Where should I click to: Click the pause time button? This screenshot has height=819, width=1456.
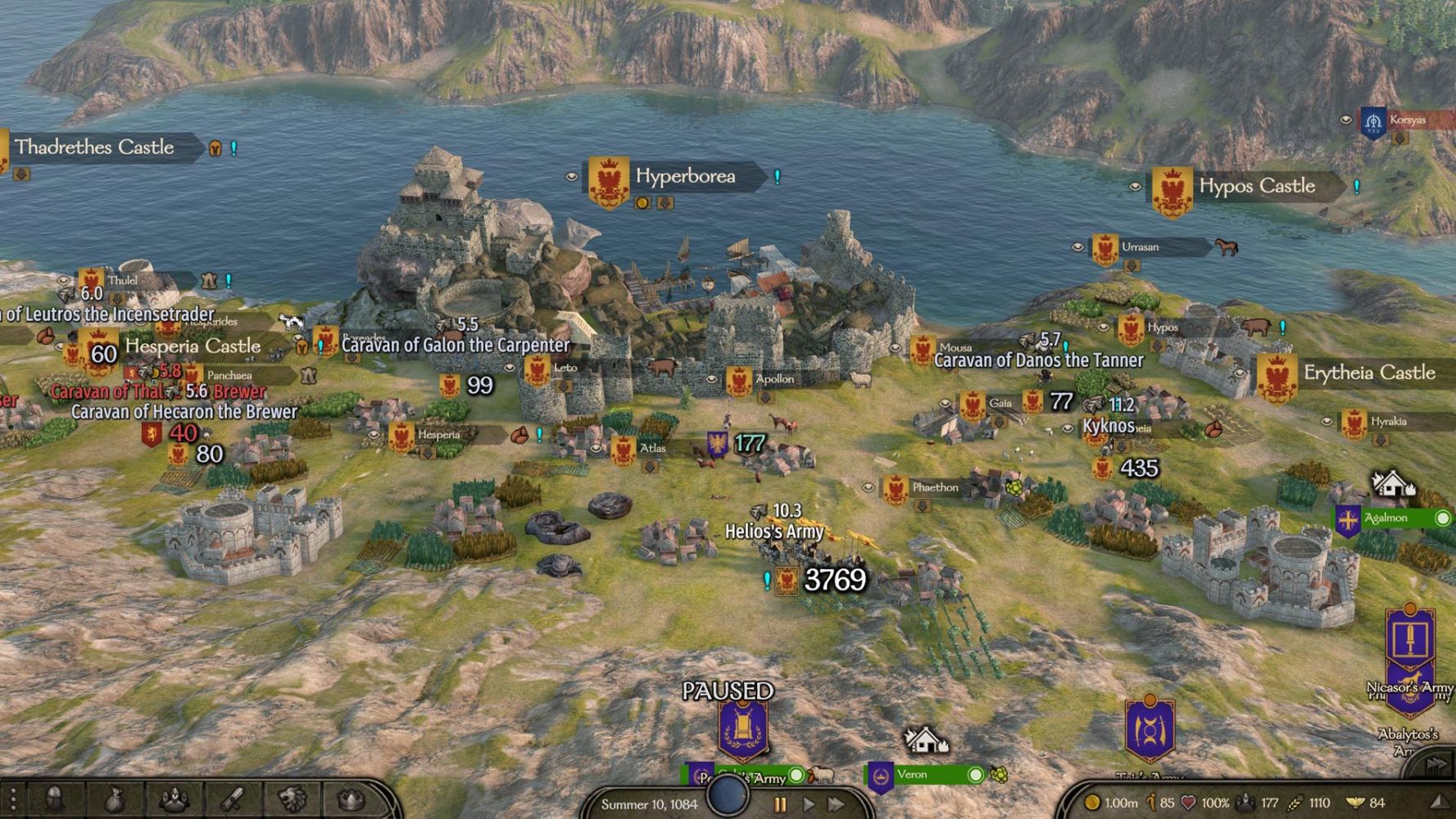(x=780, y=804)
